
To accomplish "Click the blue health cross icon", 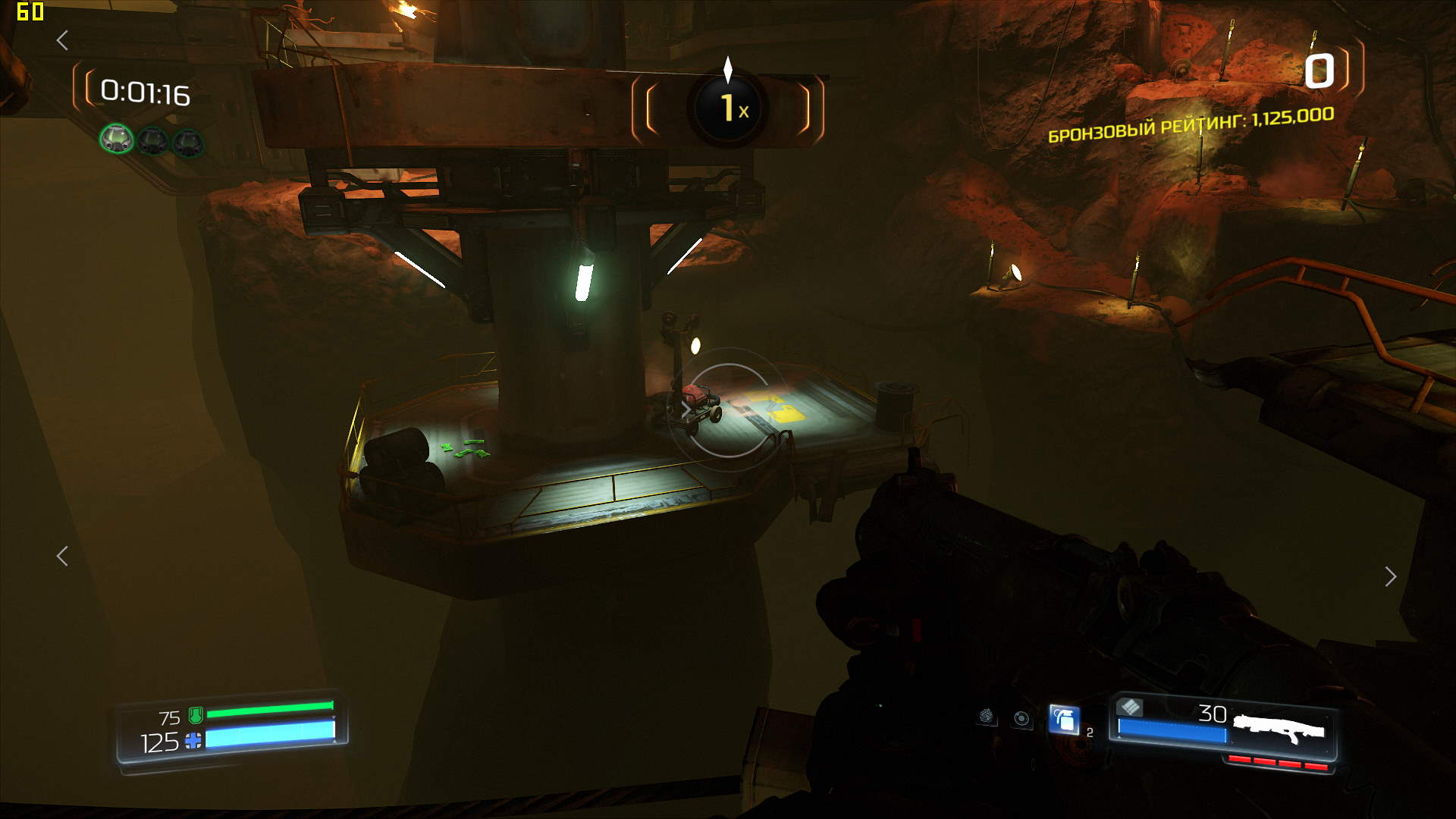I will [x=193, y=741].
